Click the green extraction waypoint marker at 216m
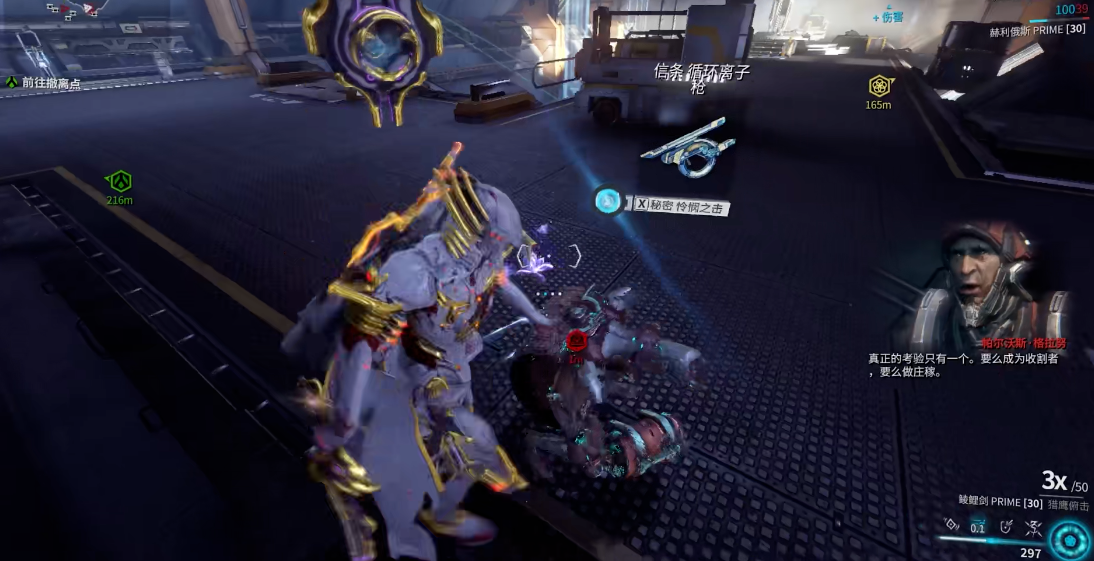This screenshot has width=1094, height=561. tap(120, 182)
